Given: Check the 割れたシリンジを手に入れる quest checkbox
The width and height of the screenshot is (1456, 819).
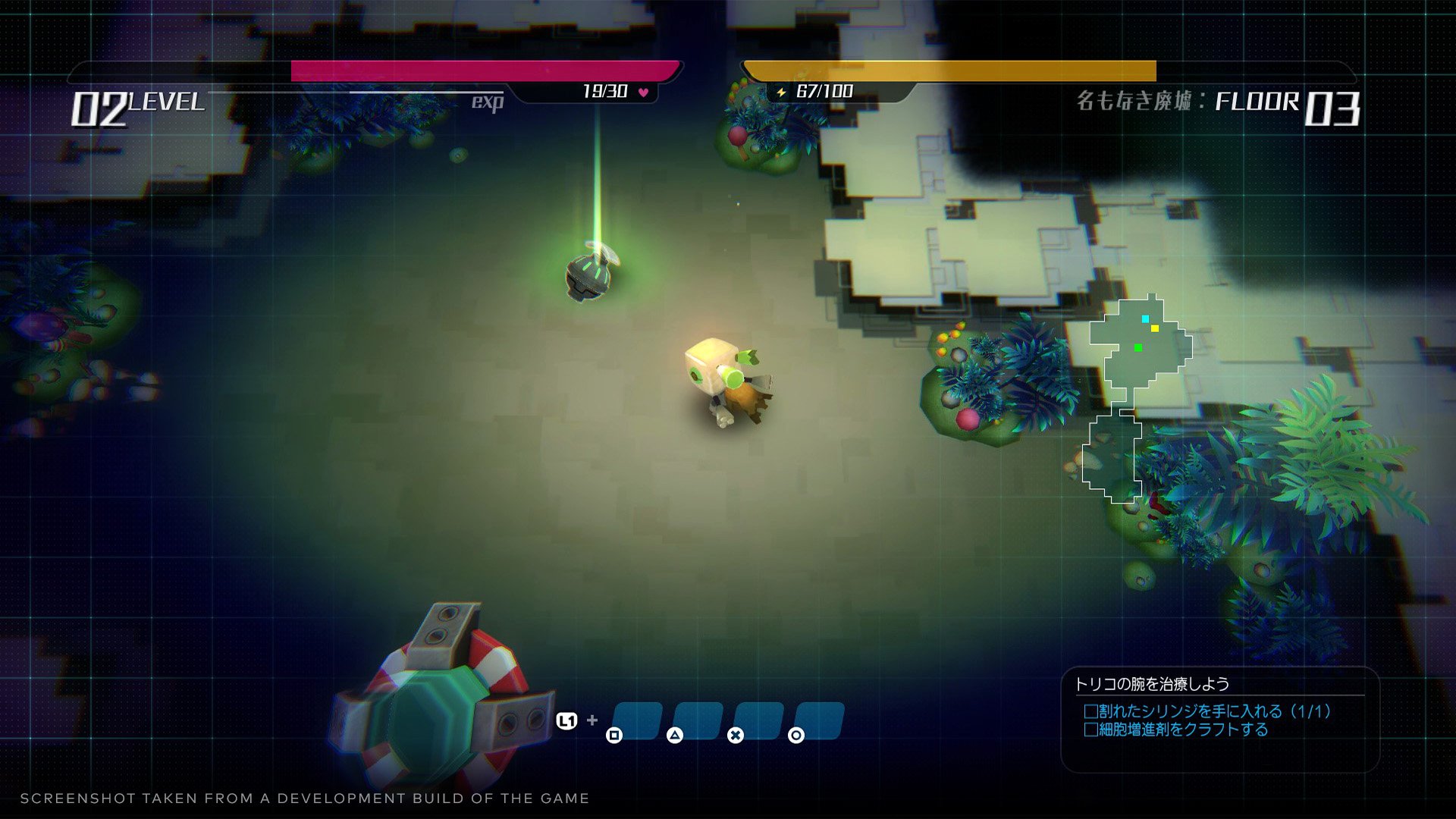Looking at the screenshot, I should (x=1090, y=711).
